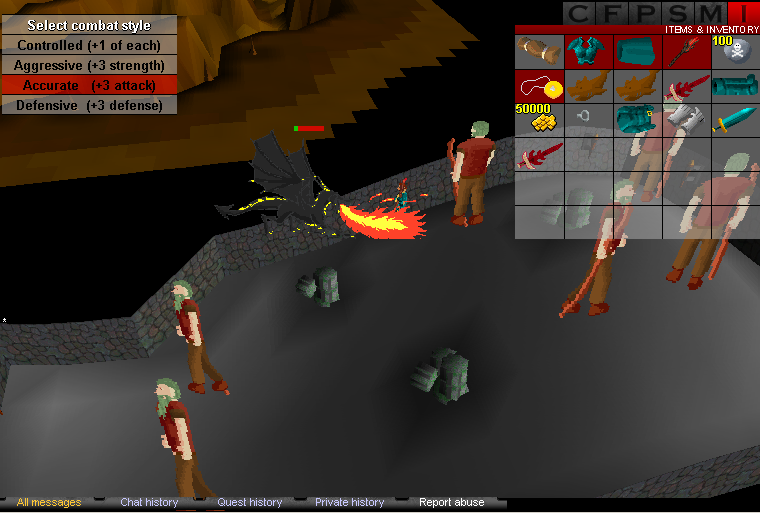Select the Controlled combat style
This screenshot has height=513, width=760.
[89, 45]
